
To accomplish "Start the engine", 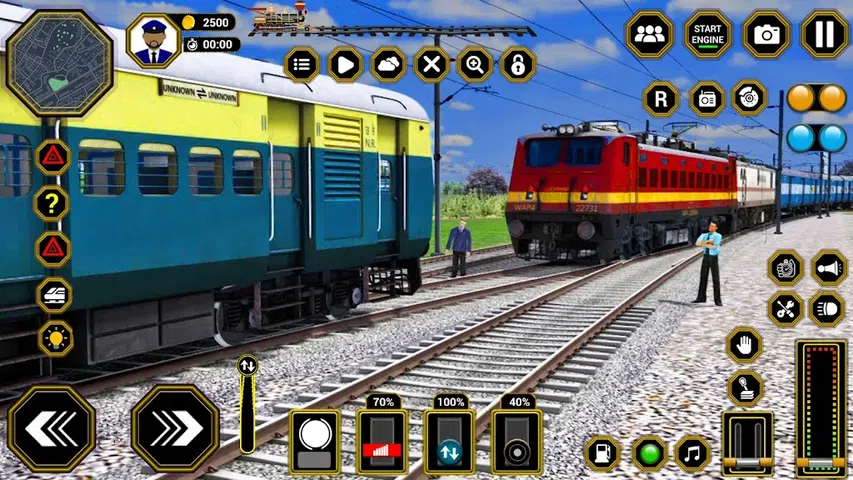I will [x=708, y=35].
